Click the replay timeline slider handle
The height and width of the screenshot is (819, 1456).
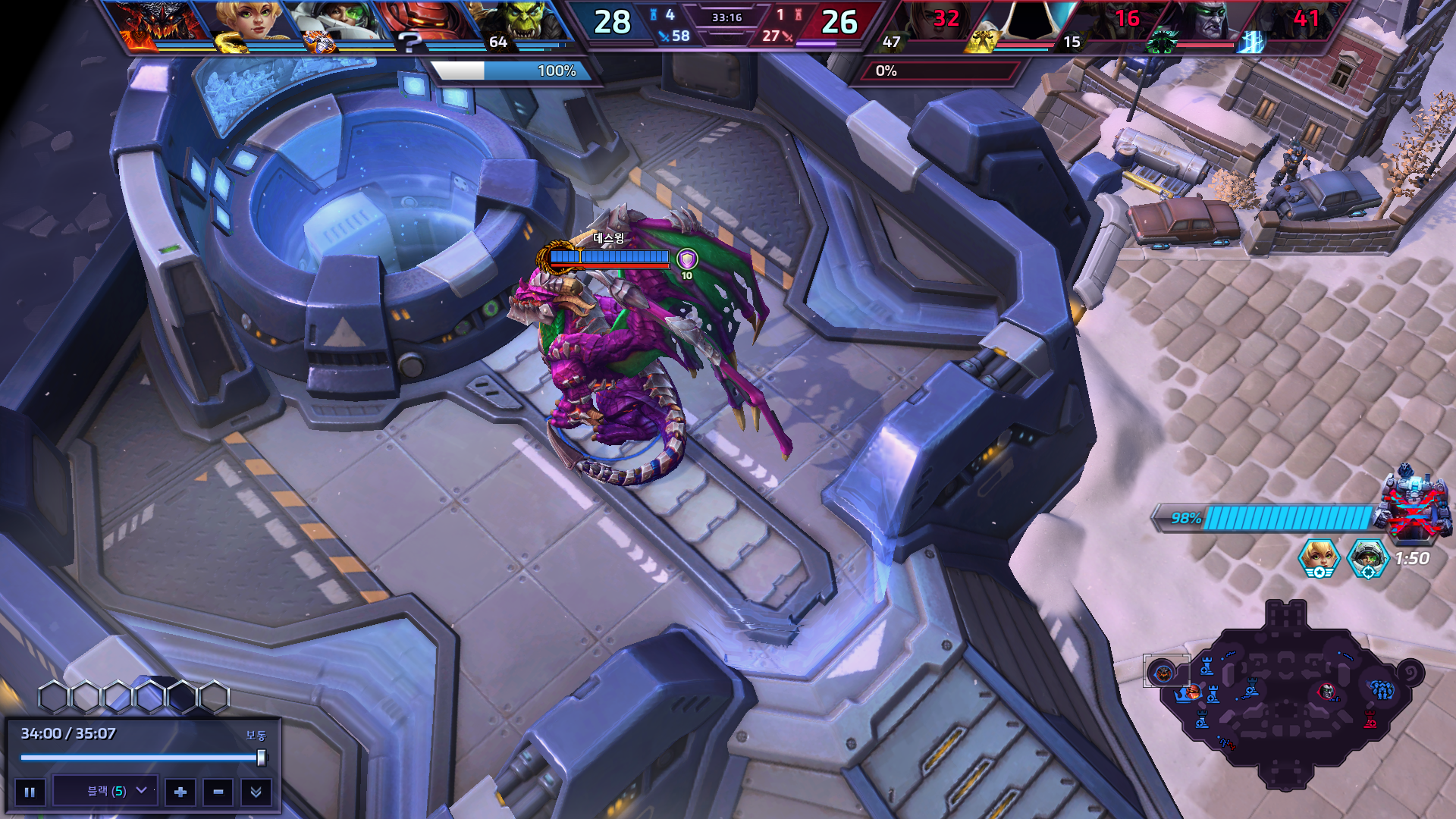click(x=262, y=757)
